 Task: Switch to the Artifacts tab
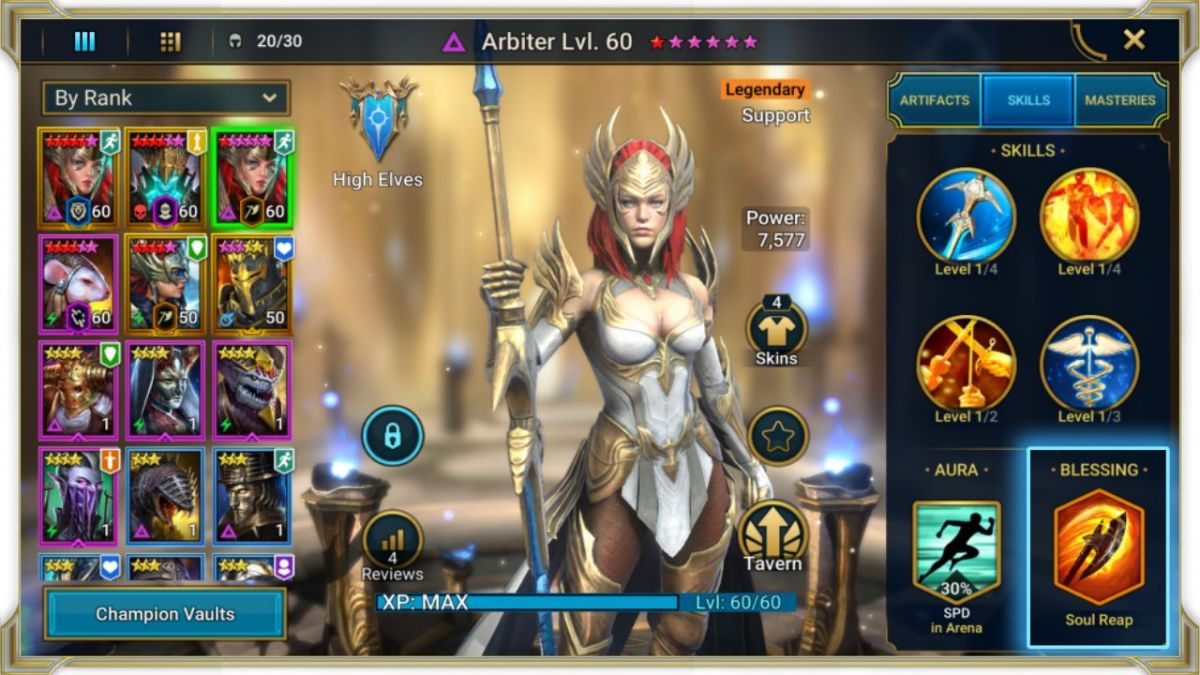point(934,100)
